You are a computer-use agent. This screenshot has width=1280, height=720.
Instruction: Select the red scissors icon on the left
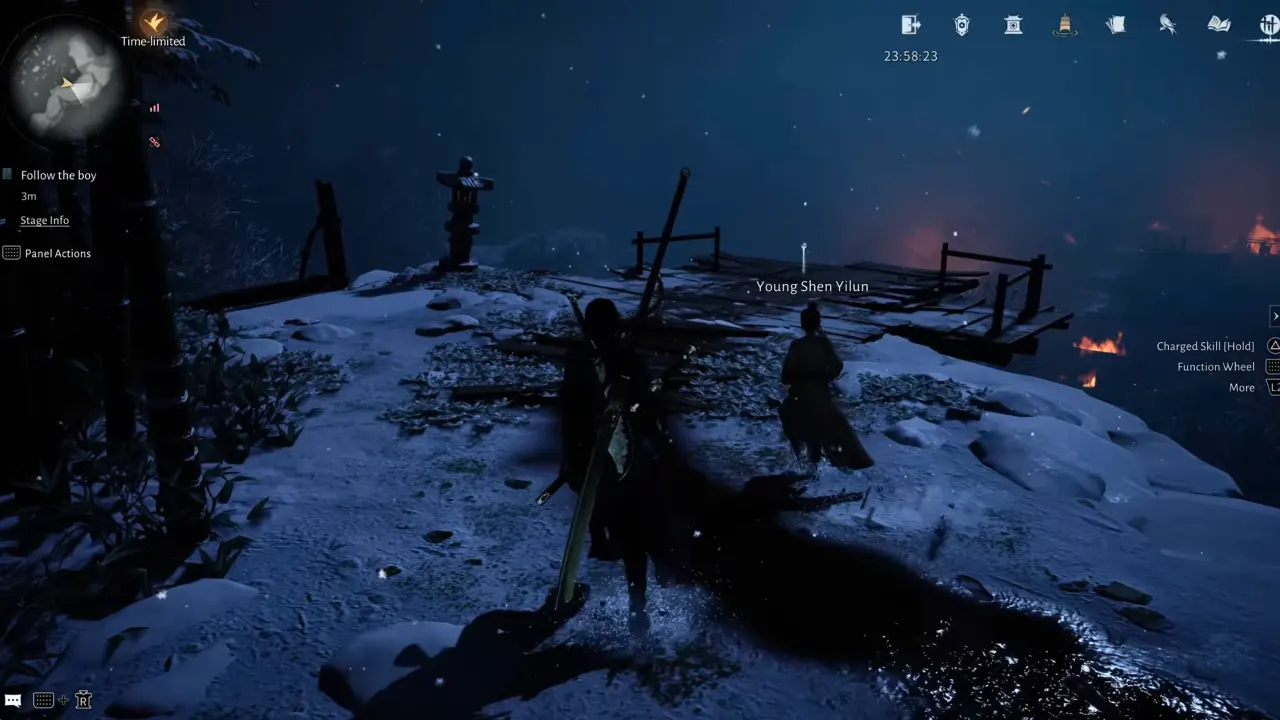pyautogui.click(x=154, y=142)
